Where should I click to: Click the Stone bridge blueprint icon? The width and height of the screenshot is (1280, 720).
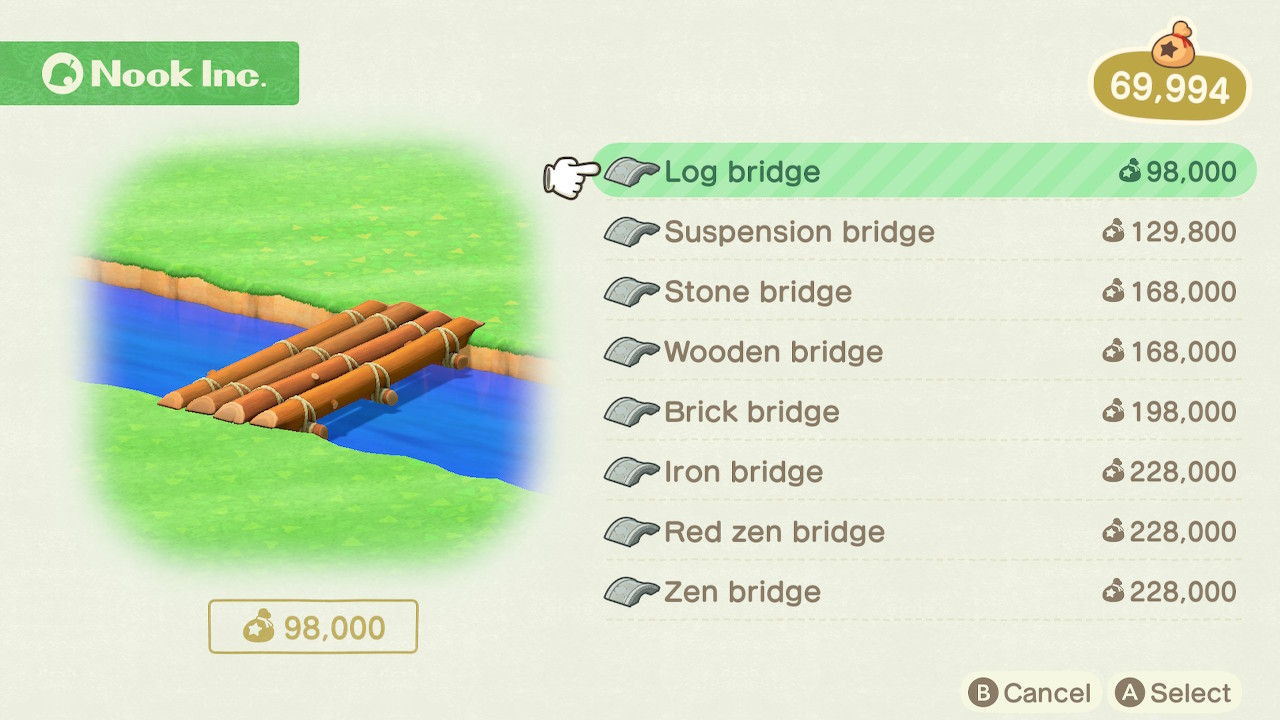click(630, 292)
